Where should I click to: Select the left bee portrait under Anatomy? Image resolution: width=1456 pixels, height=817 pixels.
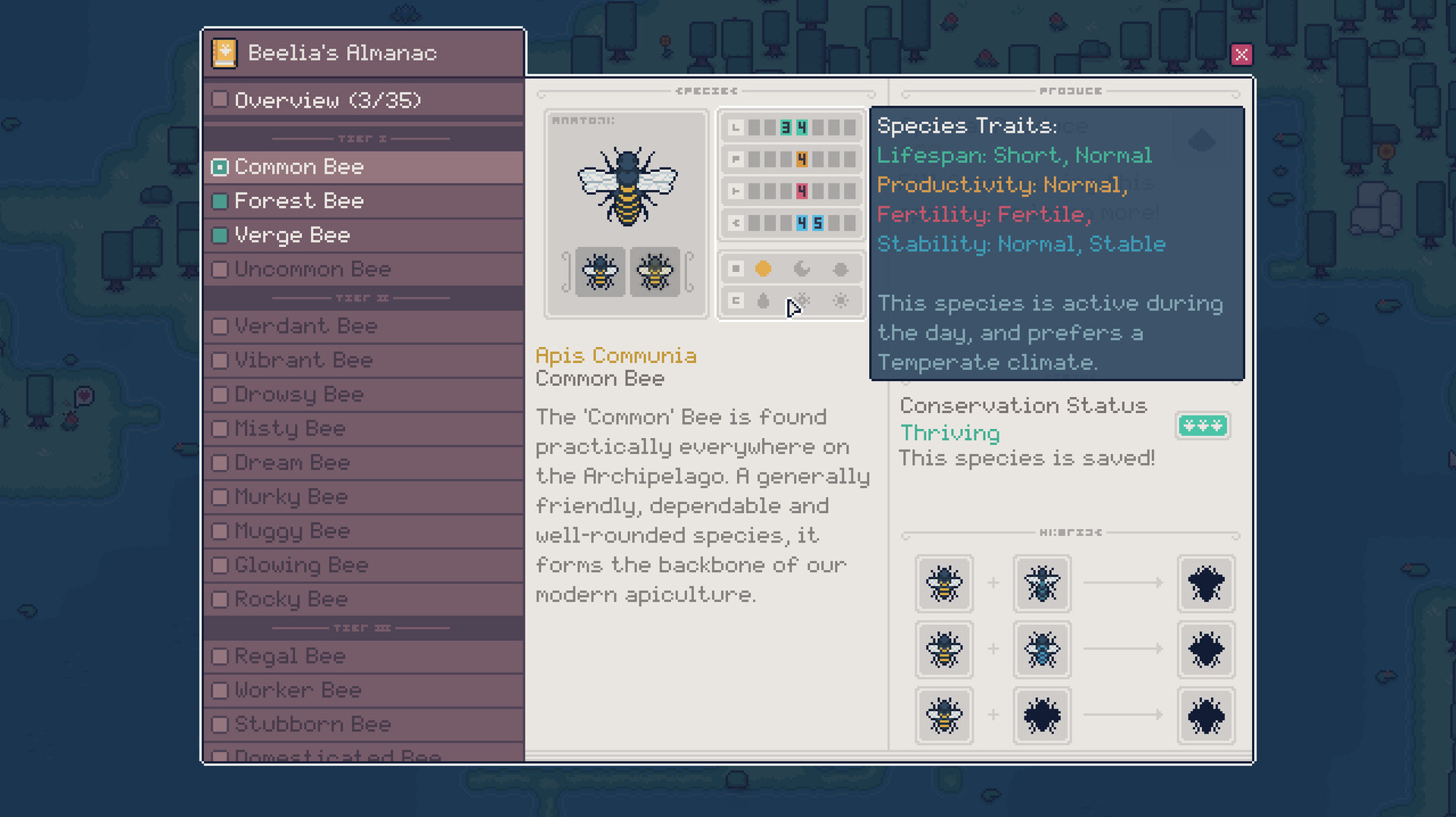tap(599, 271)
